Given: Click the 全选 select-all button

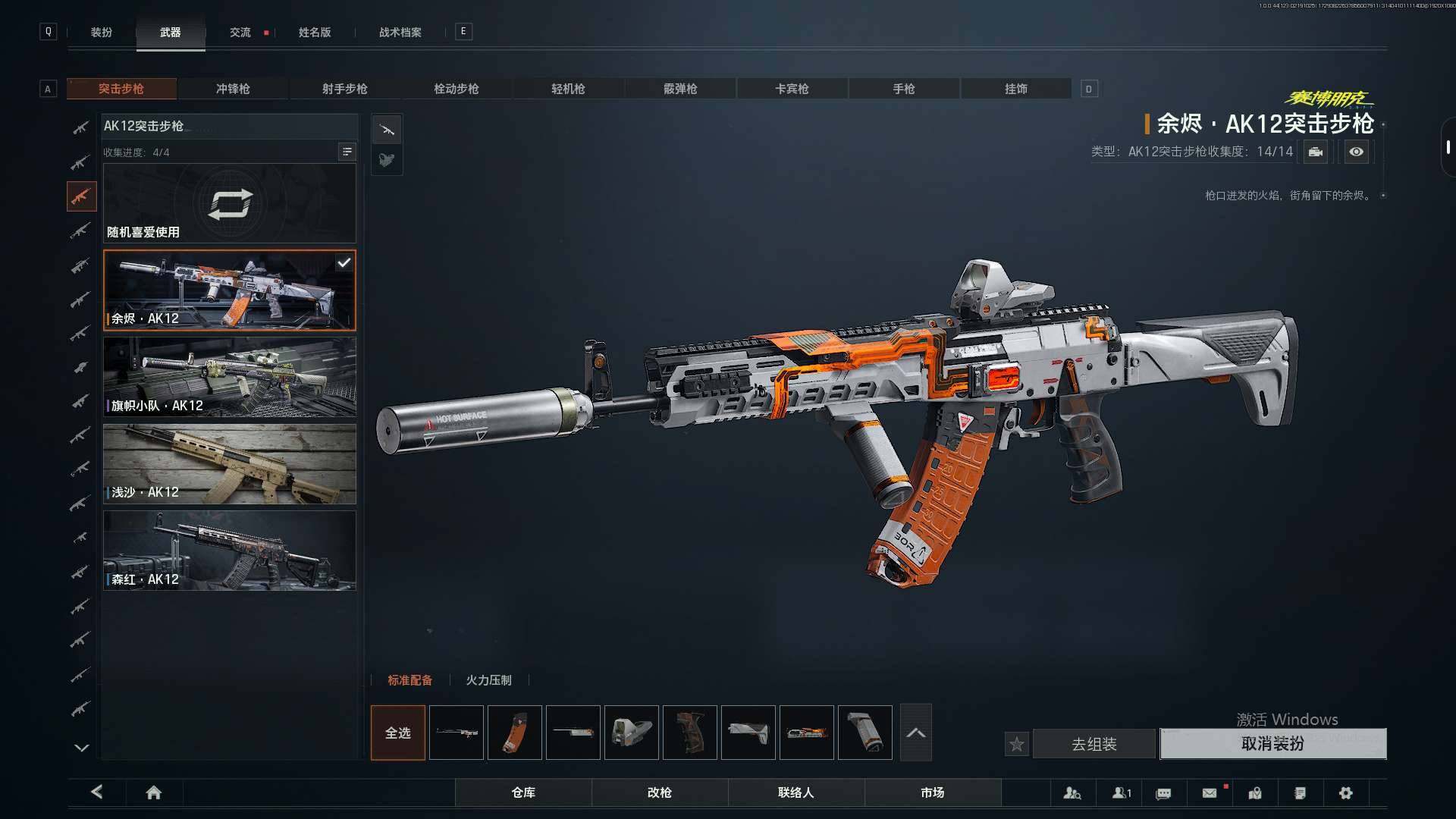Looking at the screenshot, I should [x=398, y=733].
